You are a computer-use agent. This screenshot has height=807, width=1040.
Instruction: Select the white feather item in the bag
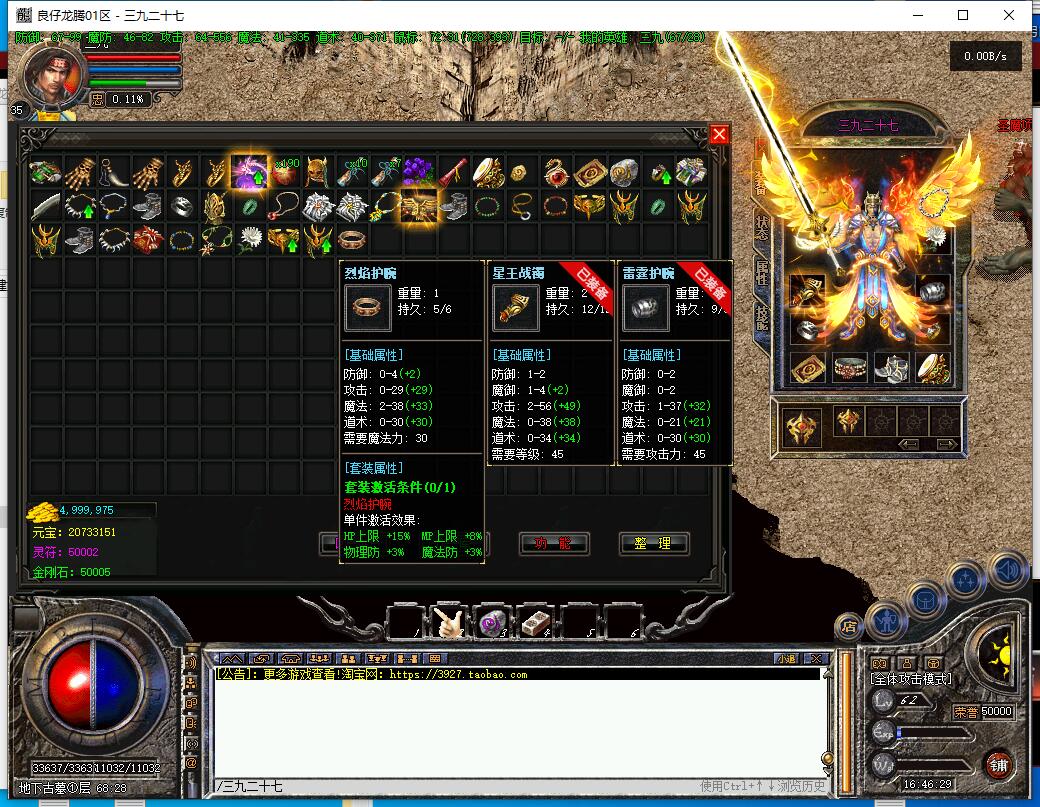coord(47,206)
